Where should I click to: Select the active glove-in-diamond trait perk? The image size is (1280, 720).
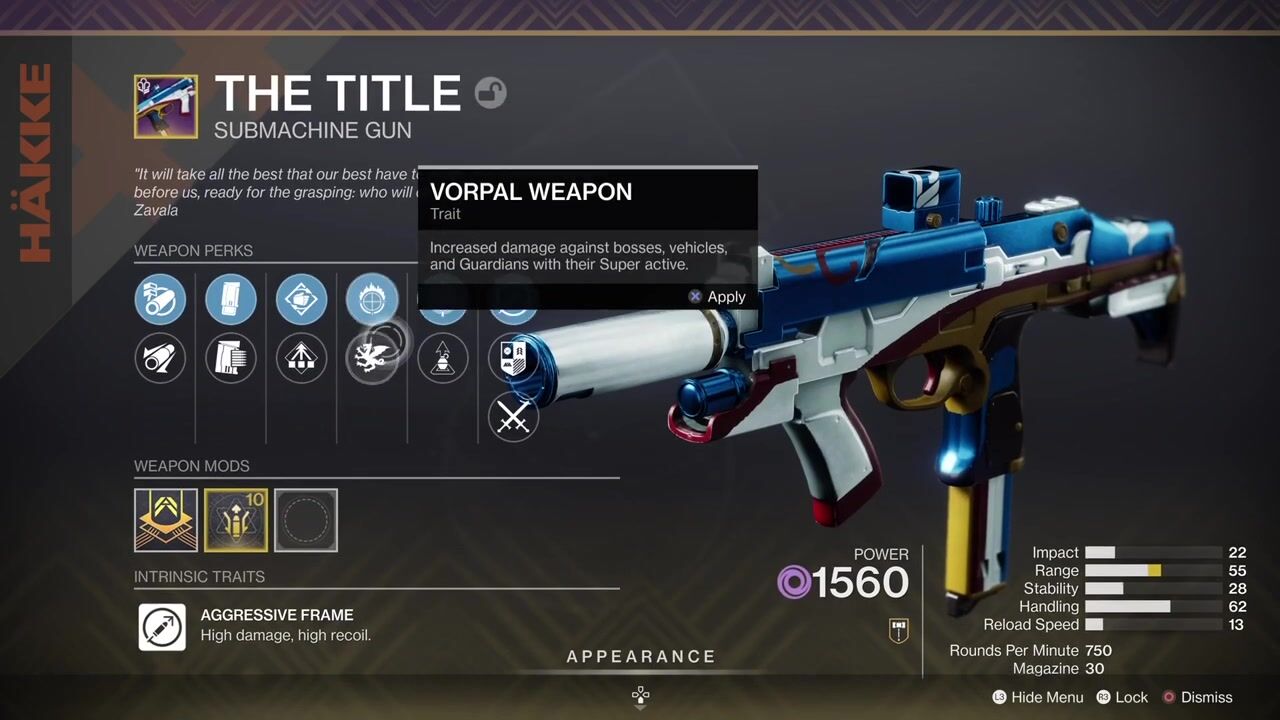(x=301, y=299)
